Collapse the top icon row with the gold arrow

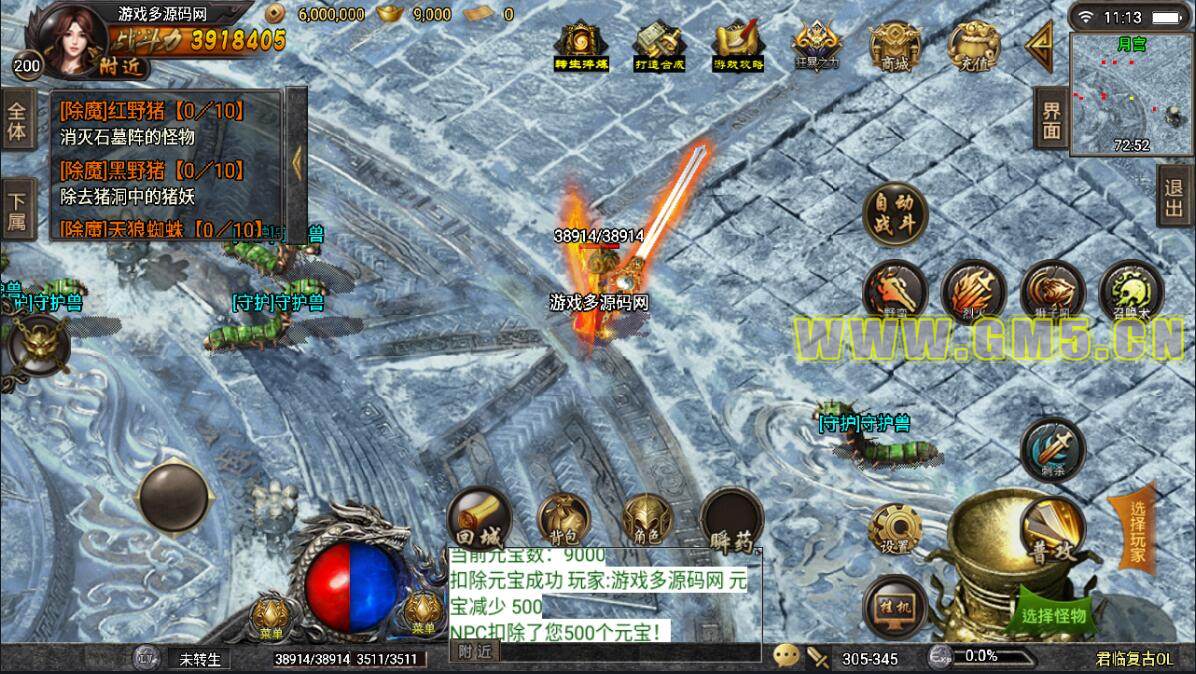(1040, 44)
